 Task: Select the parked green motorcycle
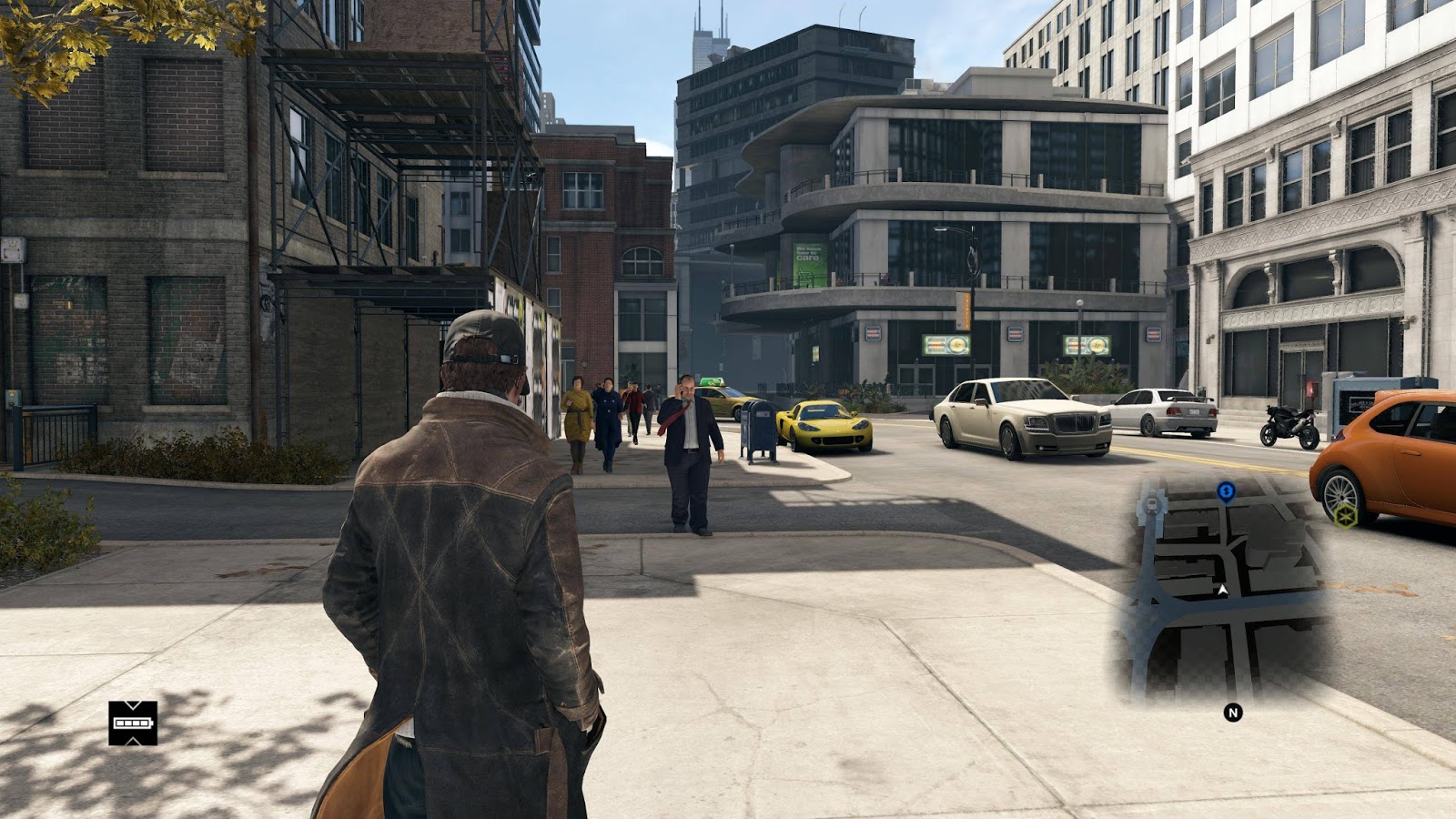point(1288,423)
